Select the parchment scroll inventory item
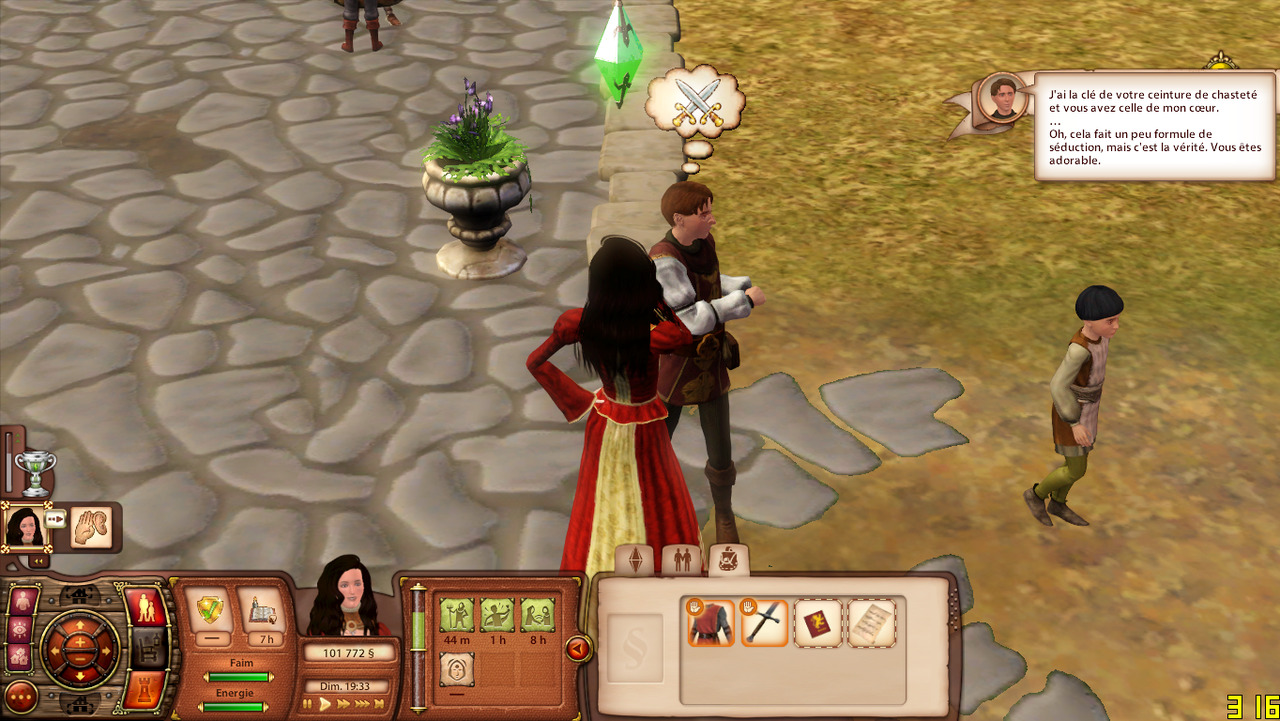The height and width of the screenshot is (721, 1280). (872, 622)
